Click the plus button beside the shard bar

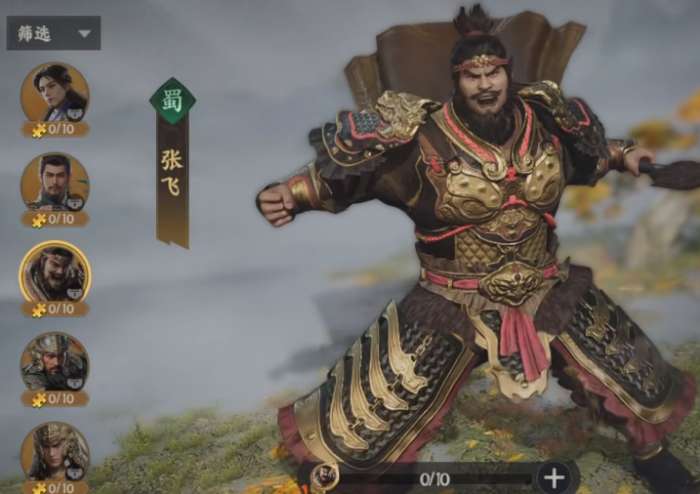(557, 477)
